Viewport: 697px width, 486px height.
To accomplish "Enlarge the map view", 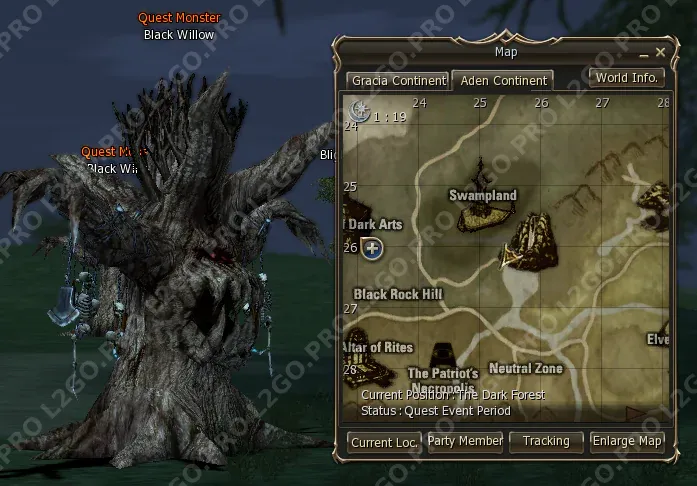I will click(x=627, y=441).
